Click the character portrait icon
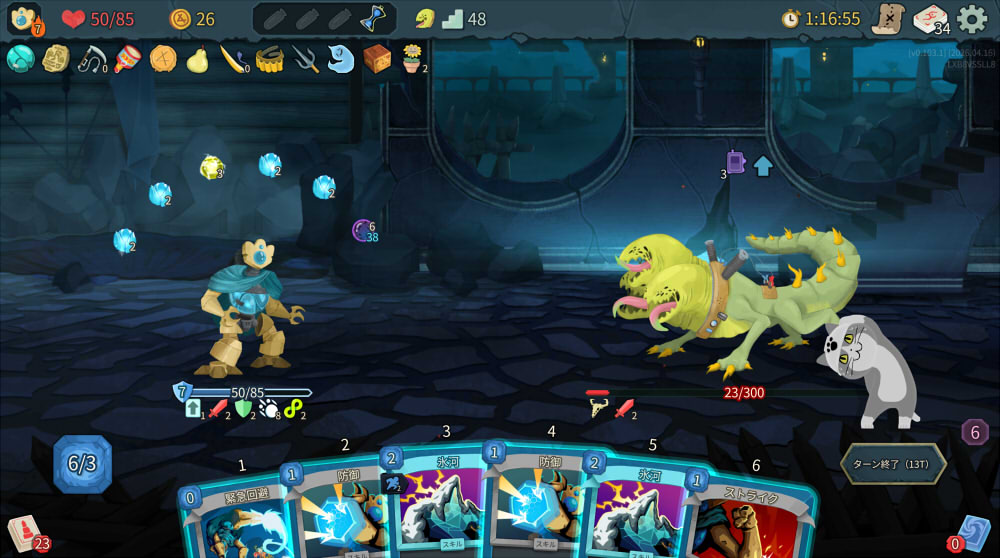The image size is (1000, 558). [x=24, y=19]
